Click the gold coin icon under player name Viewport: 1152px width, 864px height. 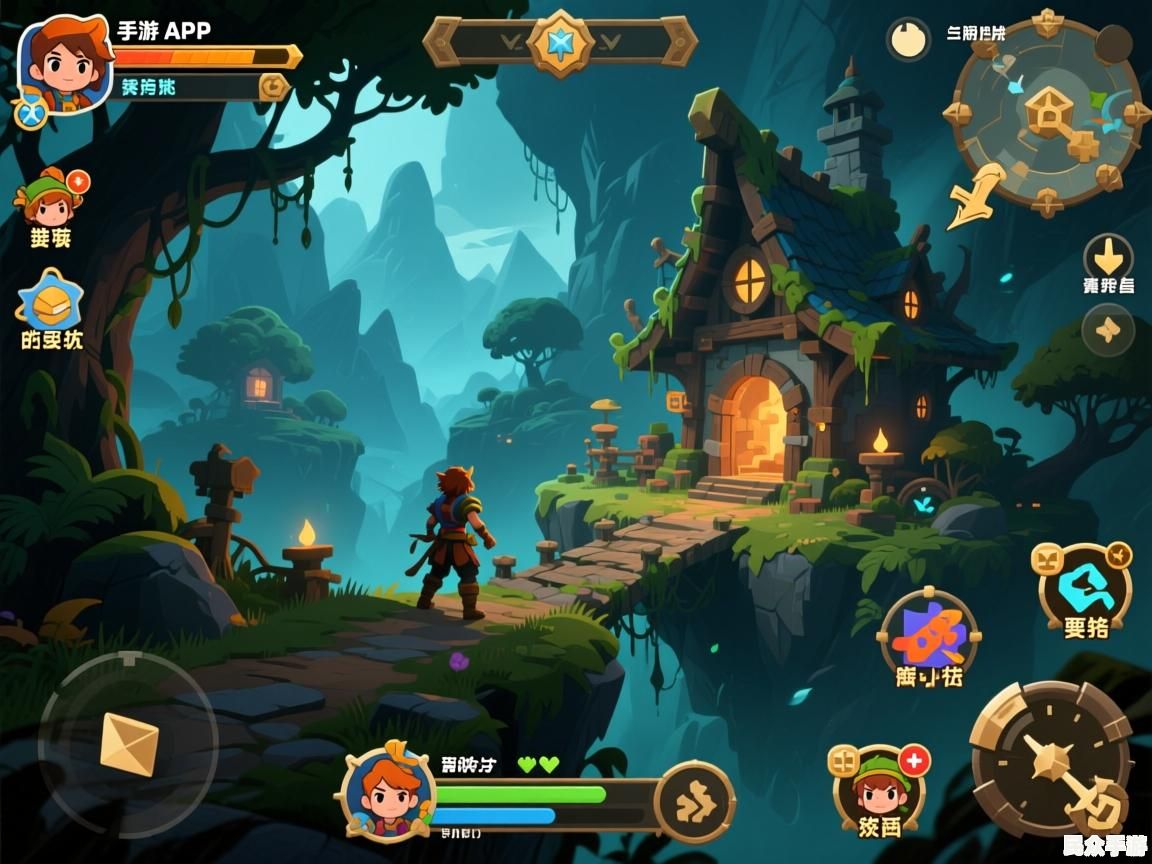[x=272, y=87]
